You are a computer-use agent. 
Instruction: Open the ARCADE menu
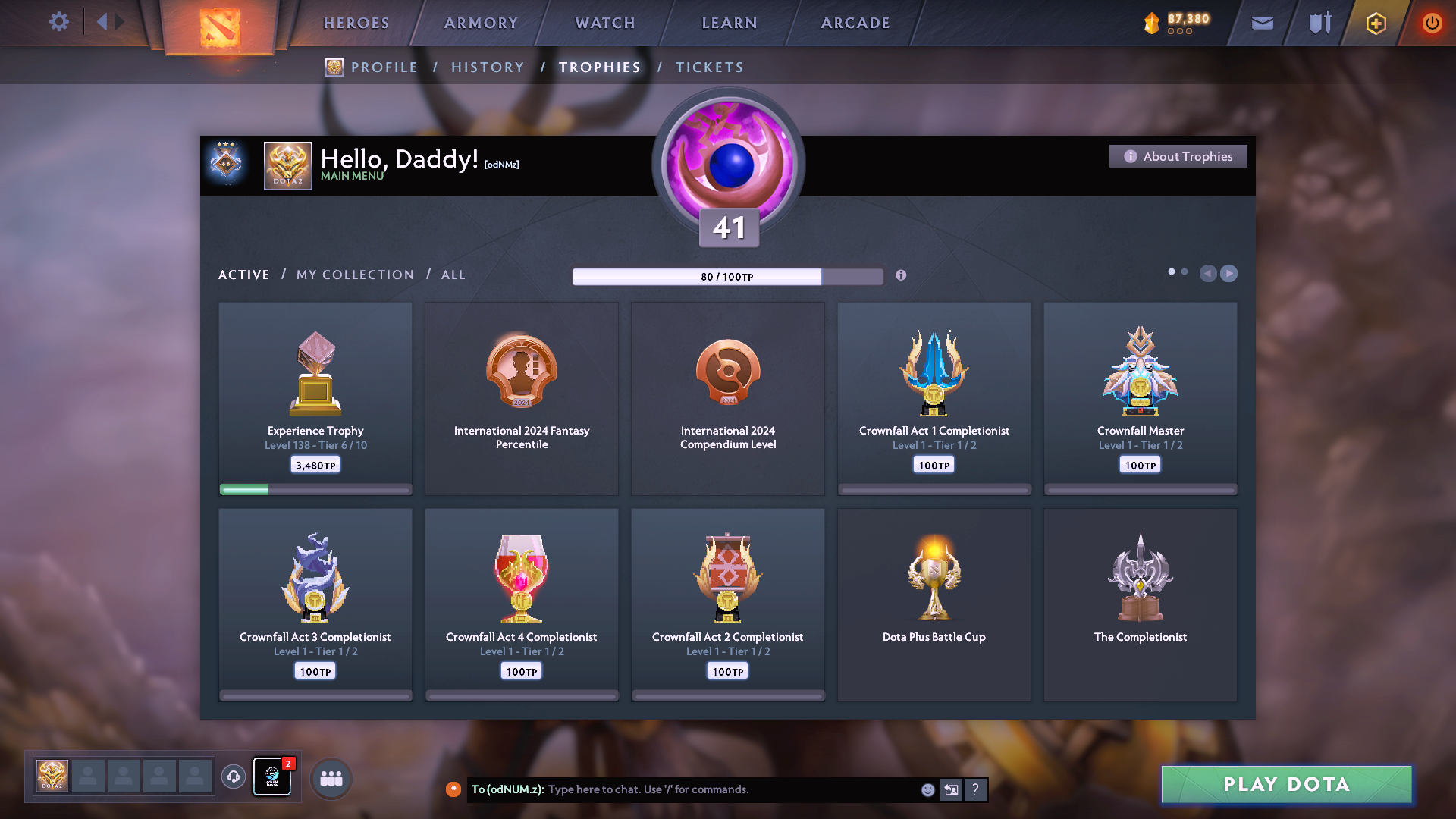coord(855,23)
